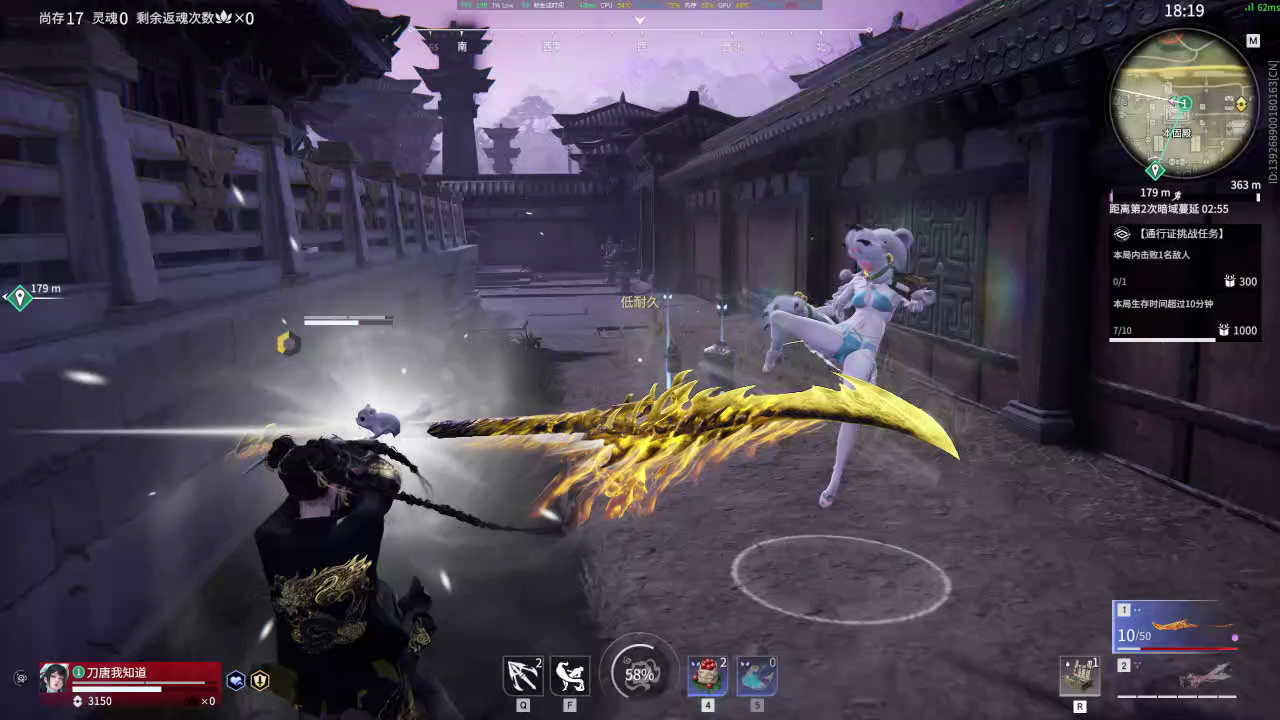This screenshot has height=720, width=1280.
Task: Click the ultimate charge icon showing 58%
Action: click(638, 673)
